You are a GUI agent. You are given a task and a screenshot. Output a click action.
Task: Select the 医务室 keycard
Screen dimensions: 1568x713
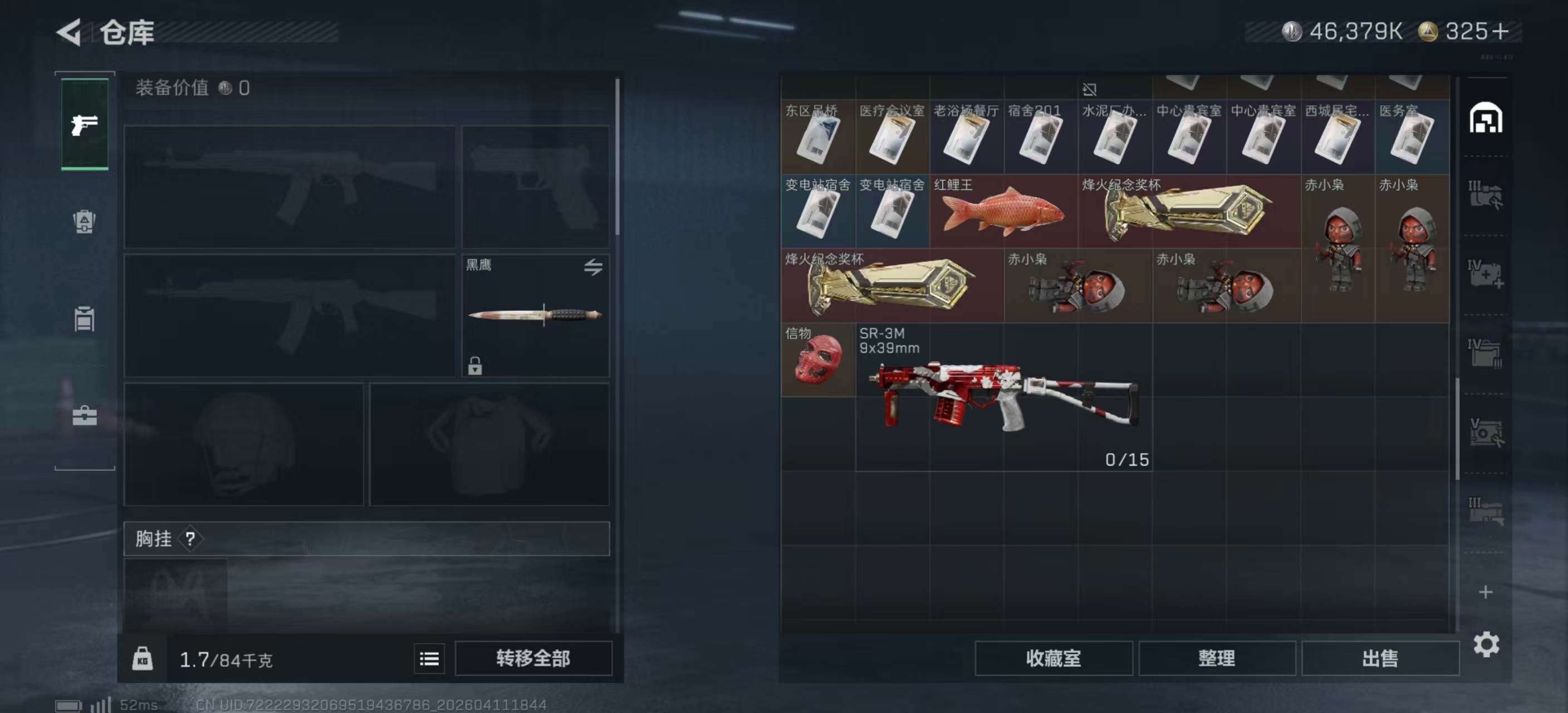pos(1412,138)
